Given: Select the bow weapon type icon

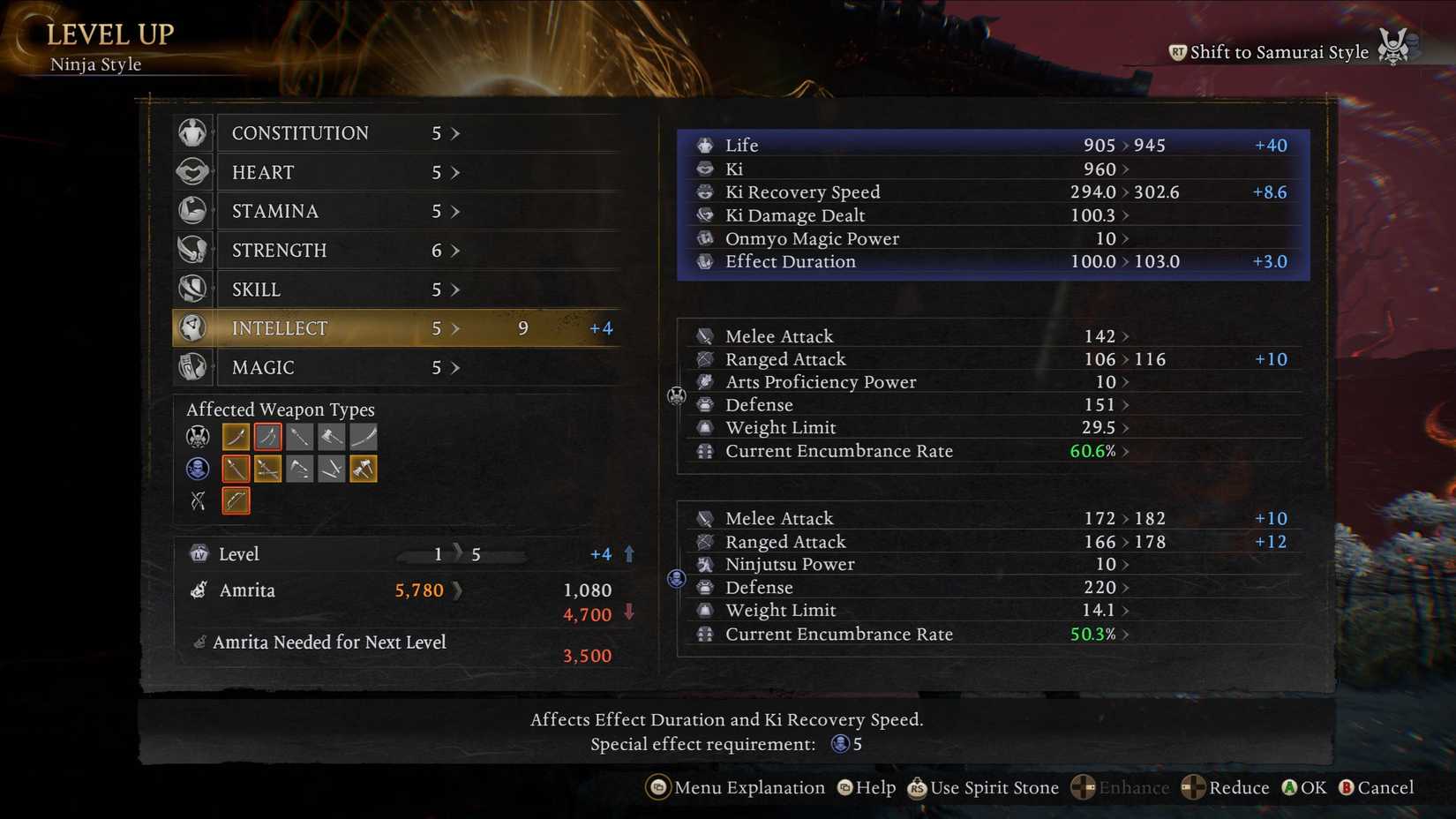Looking at the screenshot, I should point(236,500).
